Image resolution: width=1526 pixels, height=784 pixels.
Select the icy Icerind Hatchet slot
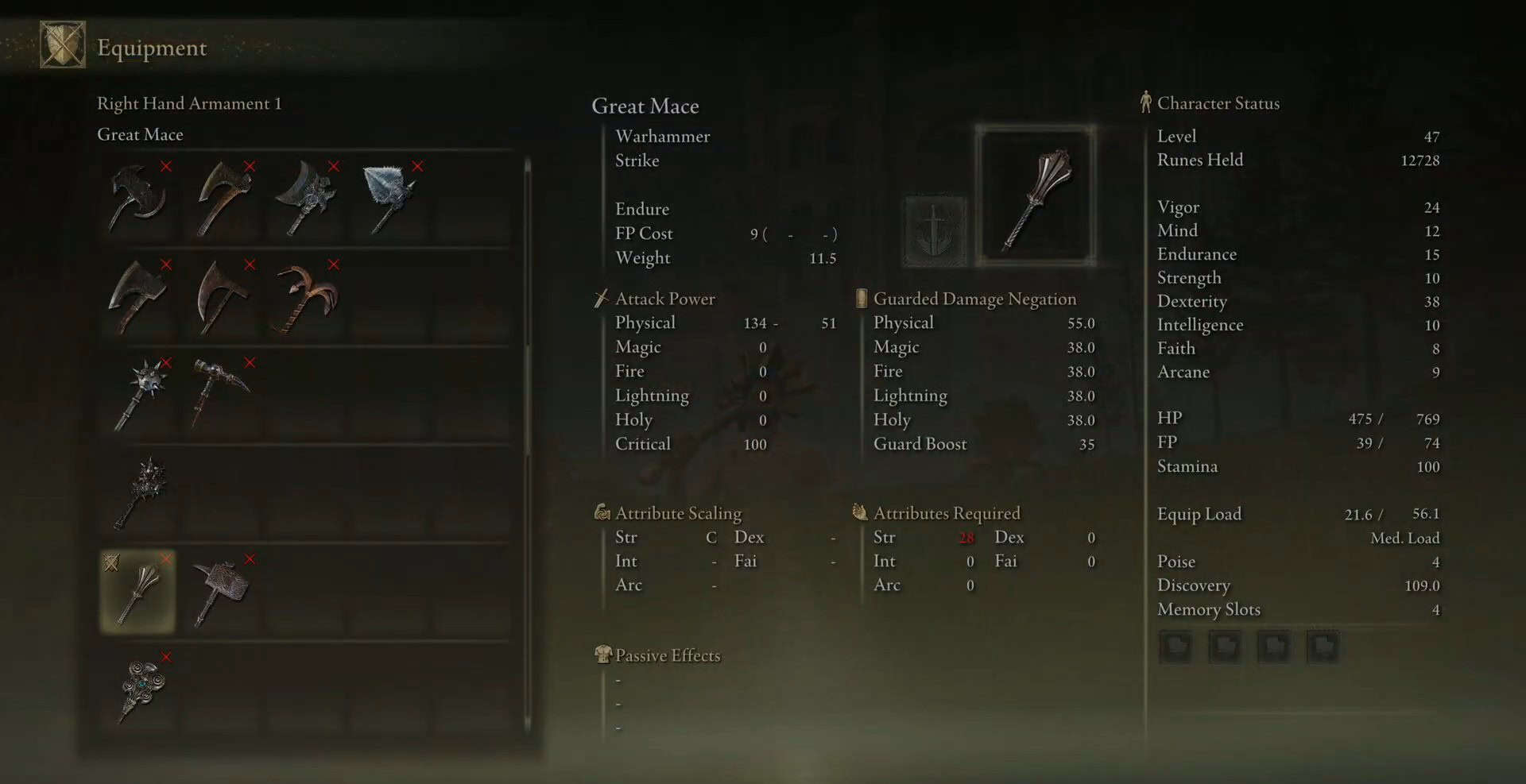390,199
